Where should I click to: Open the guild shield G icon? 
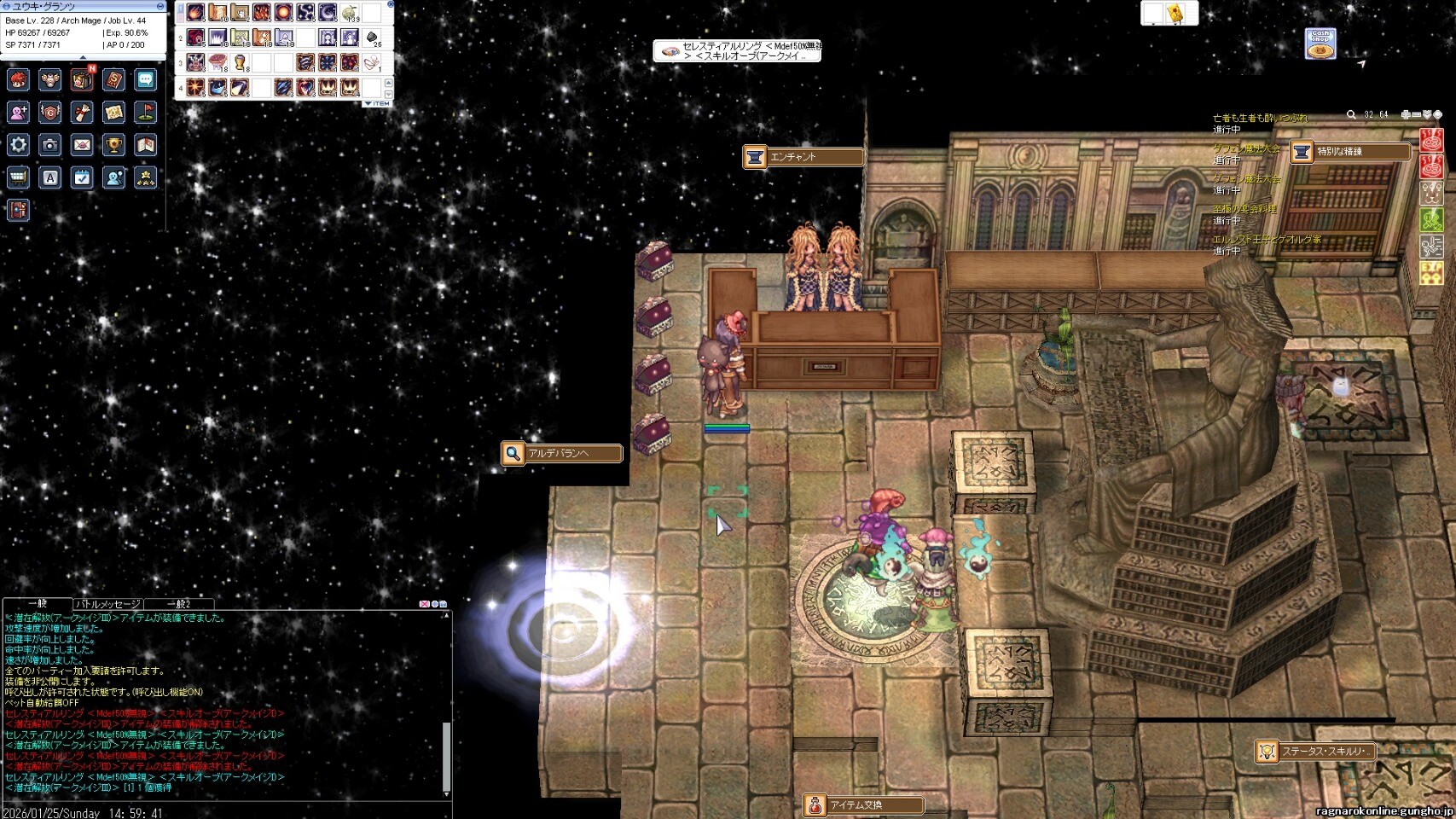[x=50, y=112]
